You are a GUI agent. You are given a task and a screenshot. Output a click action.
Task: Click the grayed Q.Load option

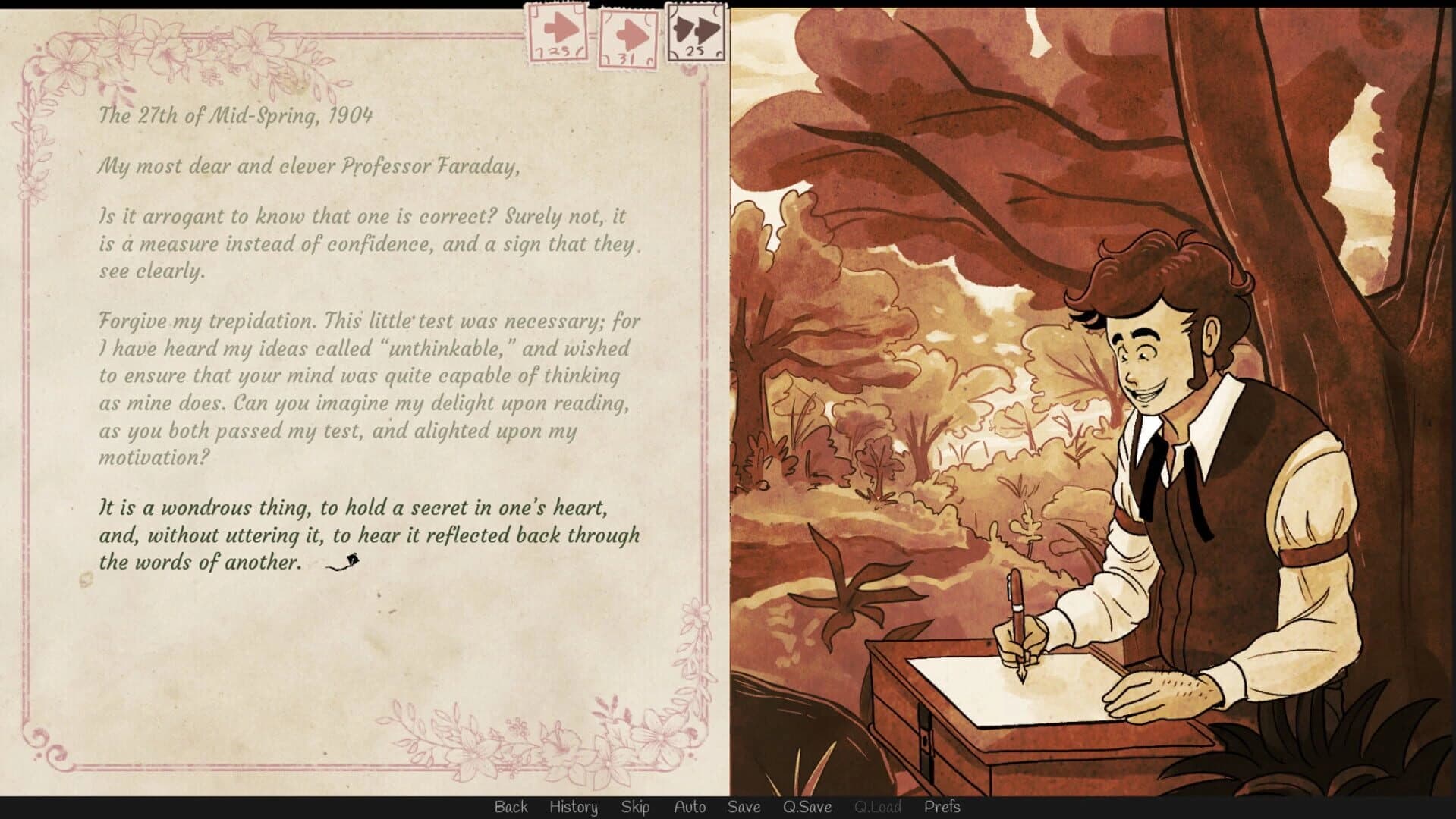tap(877, 807)
